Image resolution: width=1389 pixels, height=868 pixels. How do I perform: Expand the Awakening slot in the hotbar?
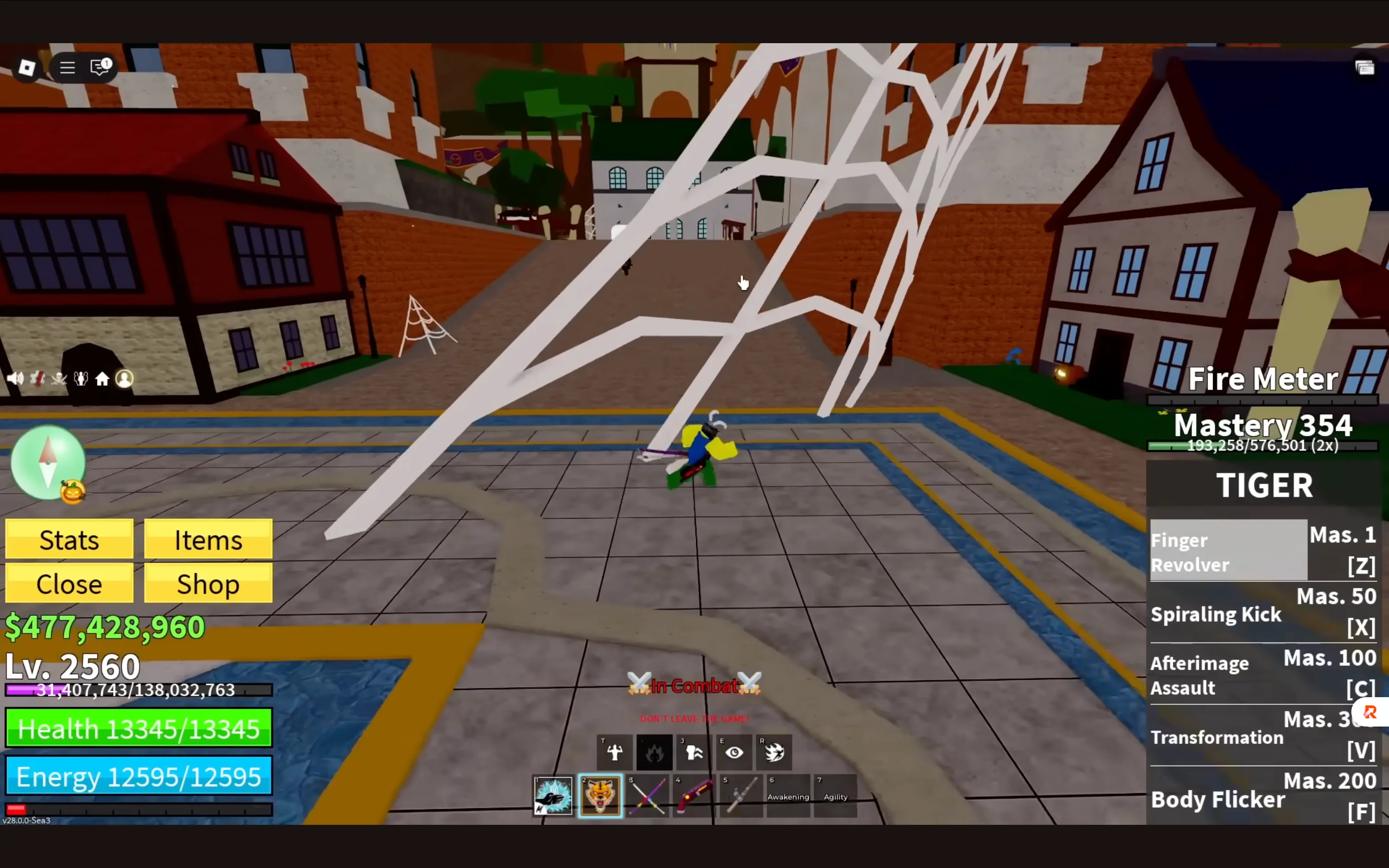(x=789, y=796)
